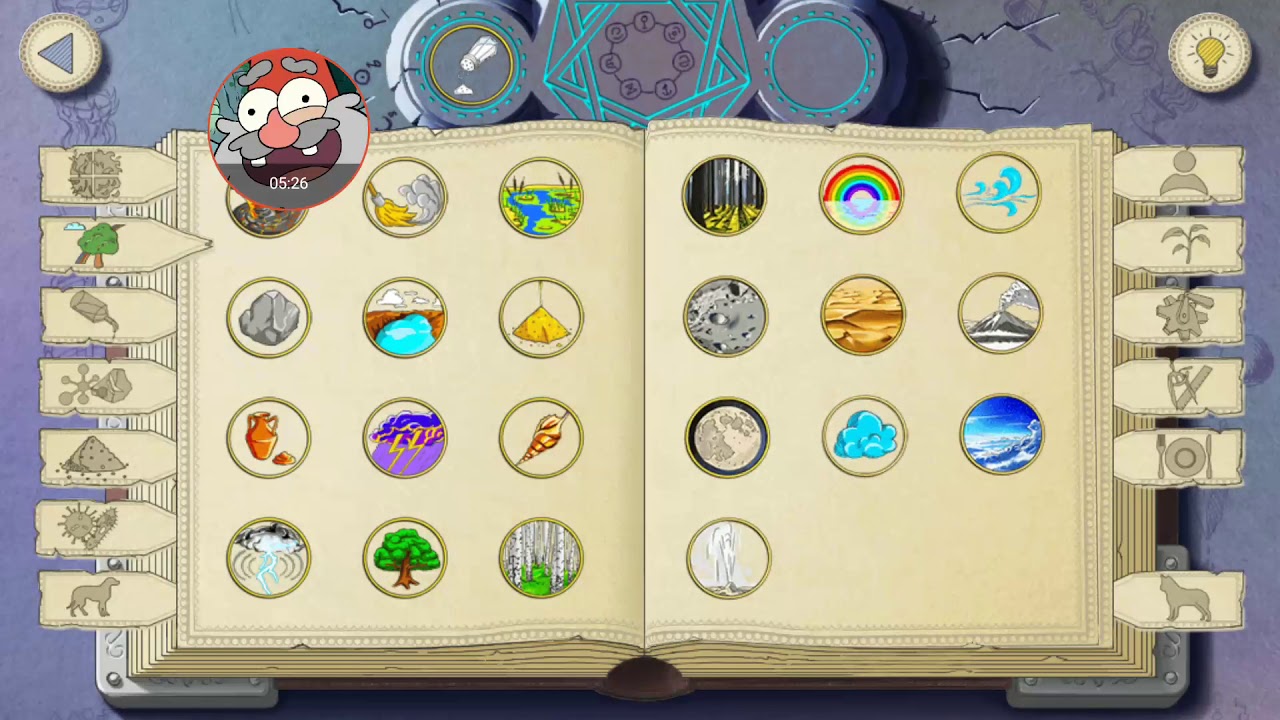Select the storm cloud with lightning element
Screen dimensions: 1280x720
coord(405,437)
